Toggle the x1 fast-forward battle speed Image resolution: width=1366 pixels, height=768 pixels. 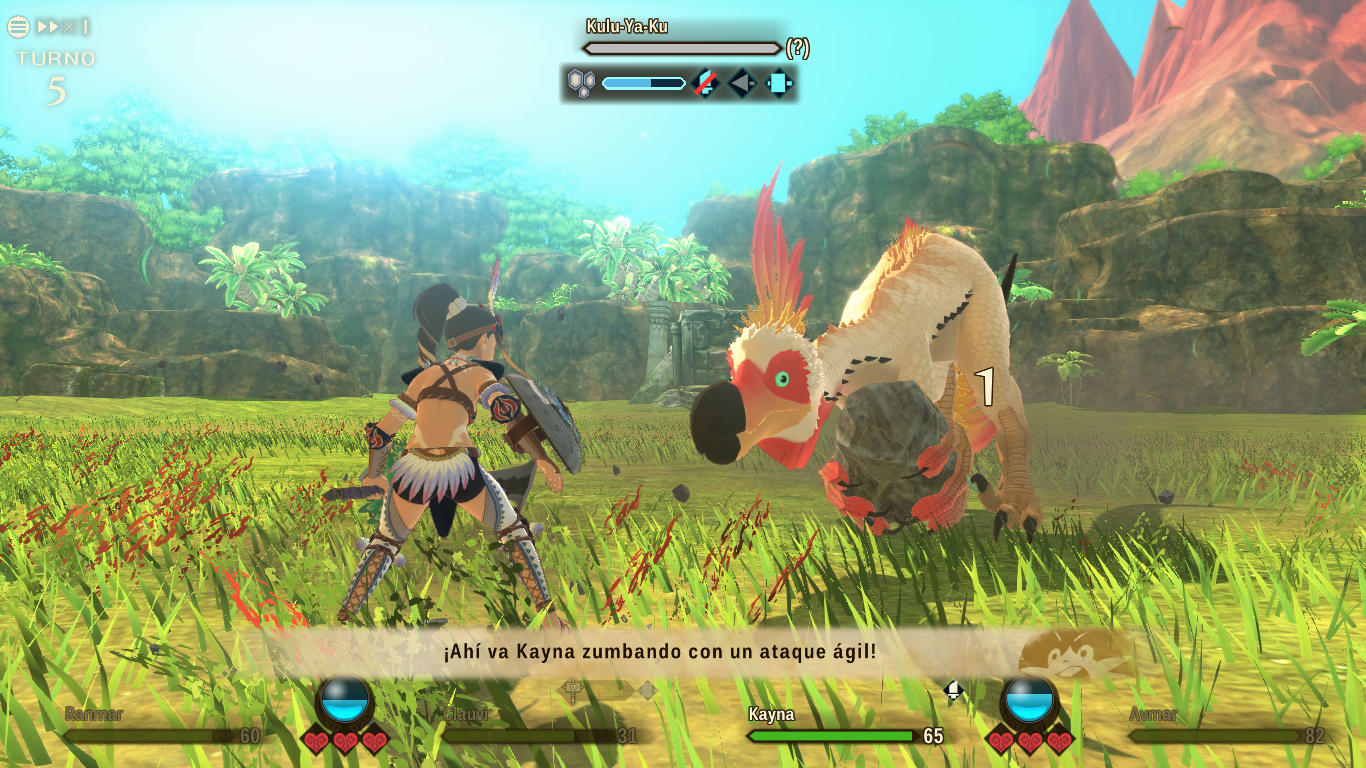point(63,27)
